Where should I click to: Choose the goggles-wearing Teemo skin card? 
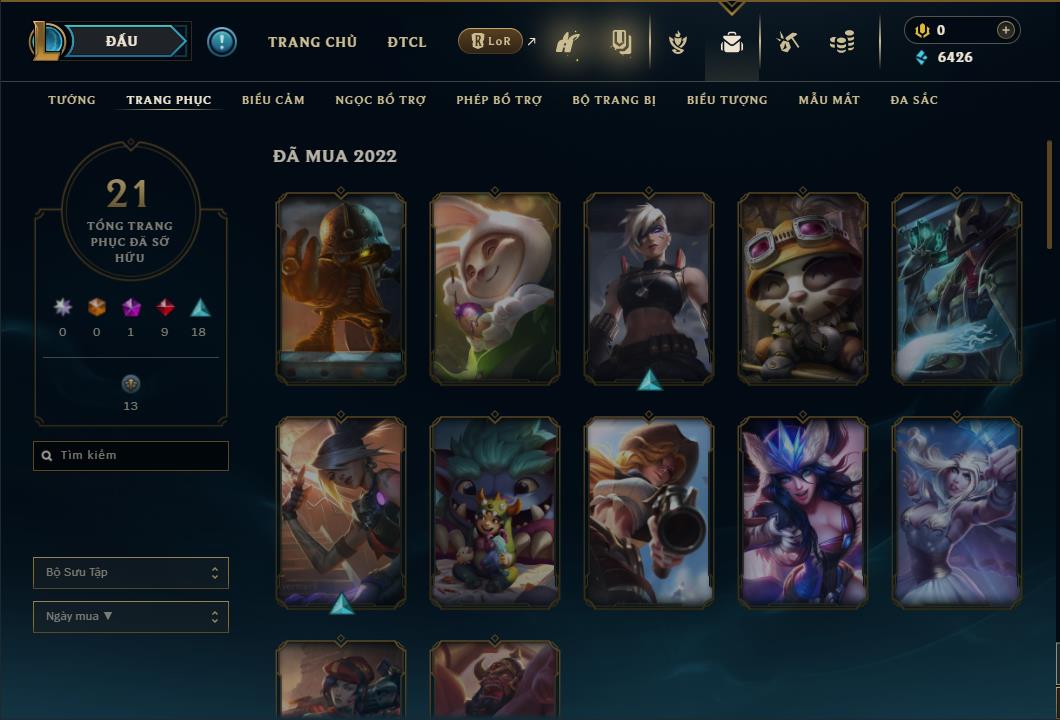pyautogui.click(x=803, y=288)
